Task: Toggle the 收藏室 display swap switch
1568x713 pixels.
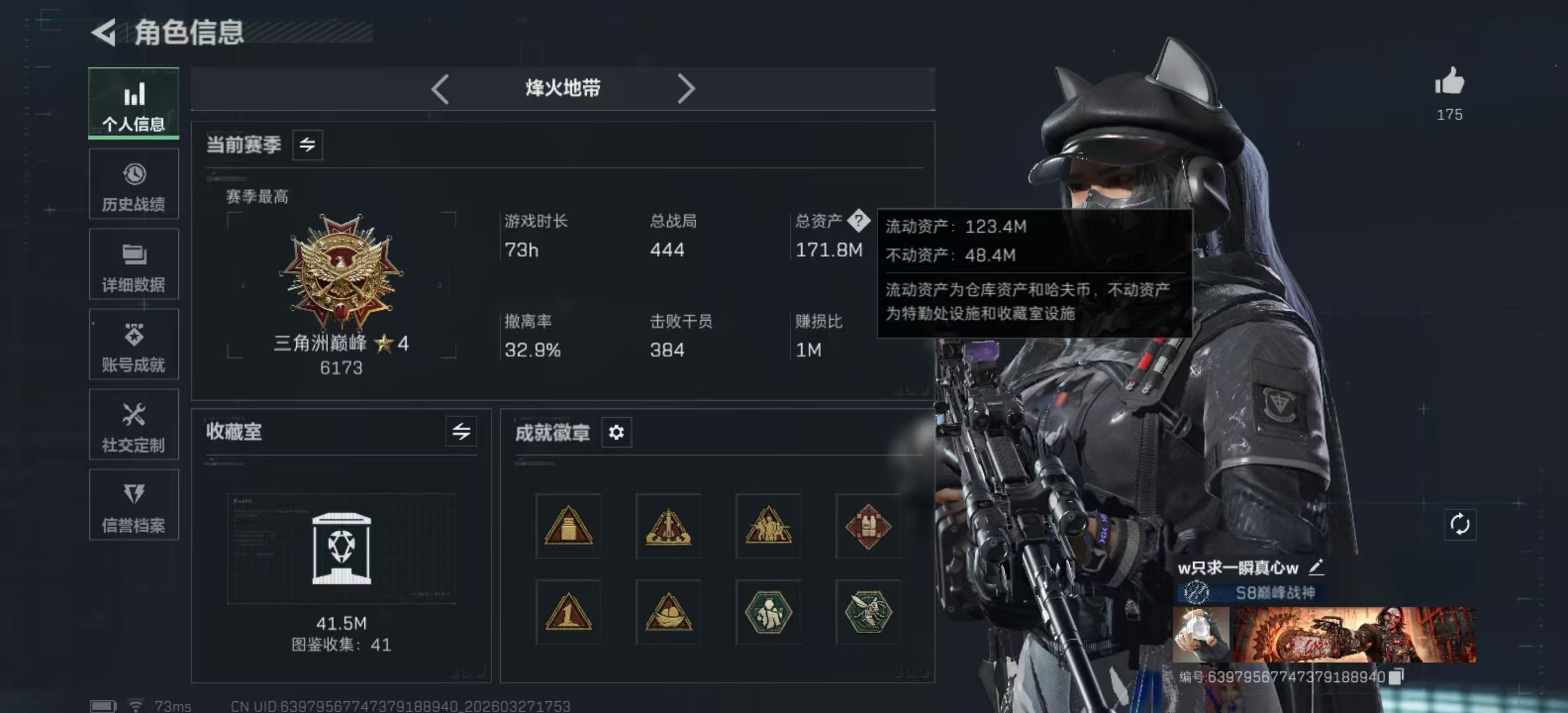Action: coord(462,432)
